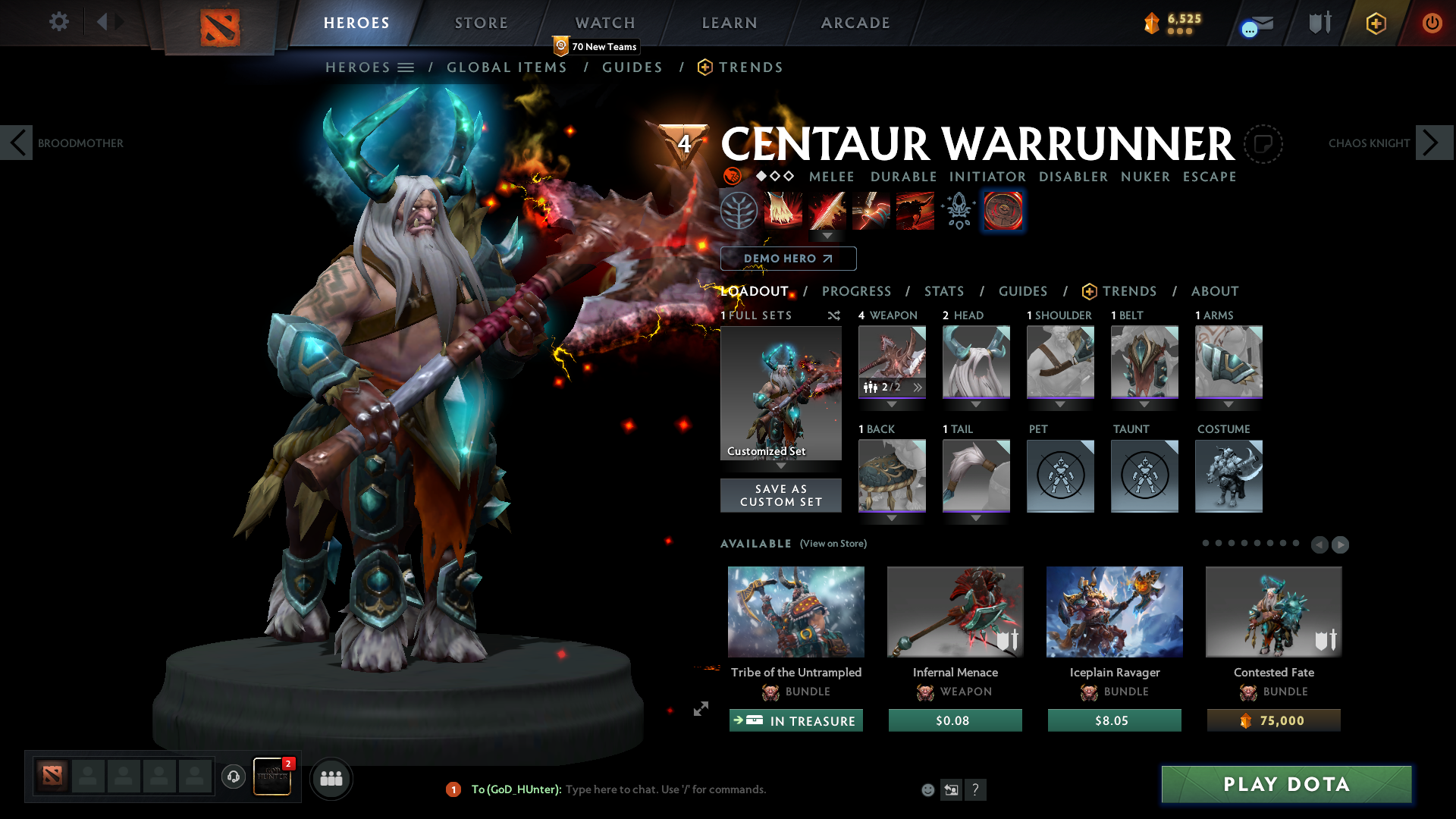Click the next available items page dot

(x=1340, y=544)
